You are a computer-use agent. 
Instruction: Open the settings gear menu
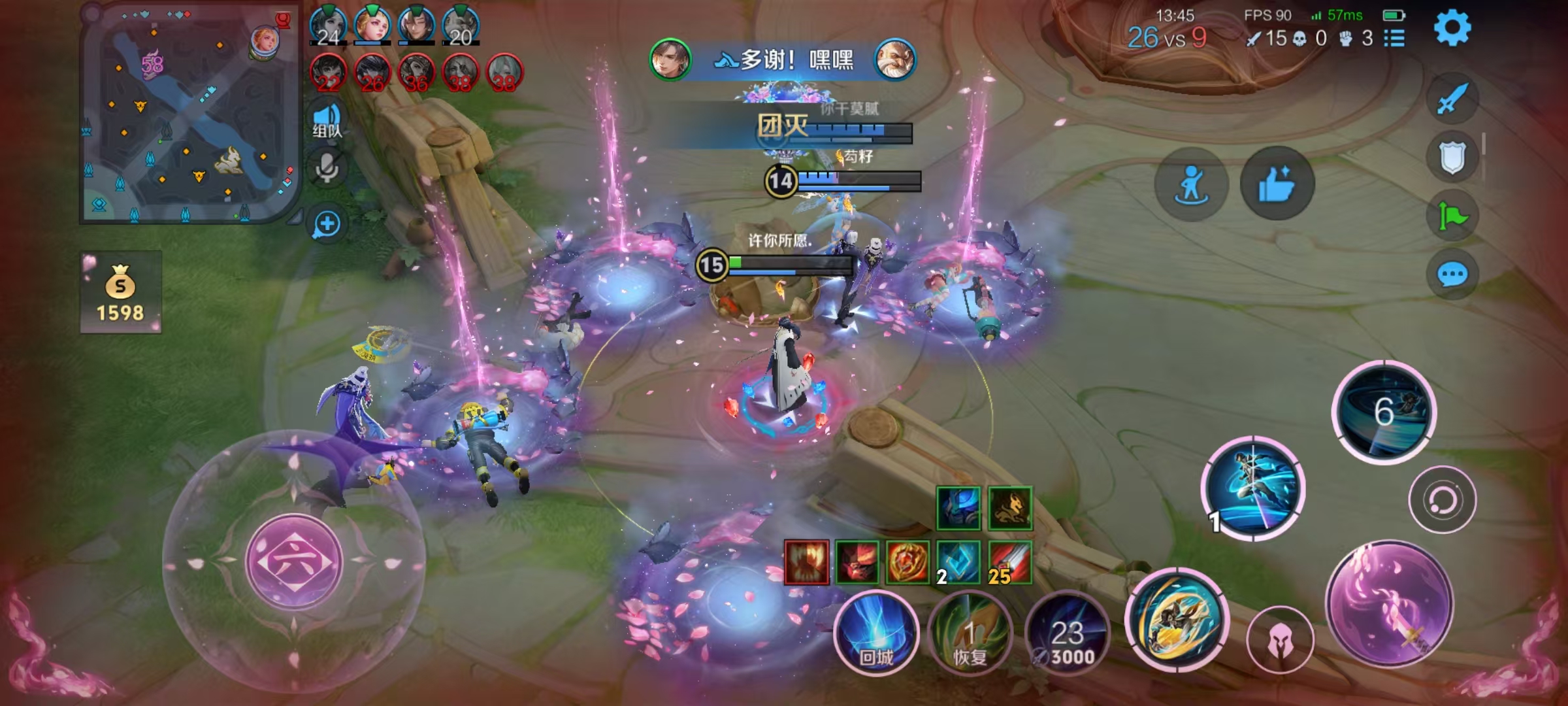1452,28
